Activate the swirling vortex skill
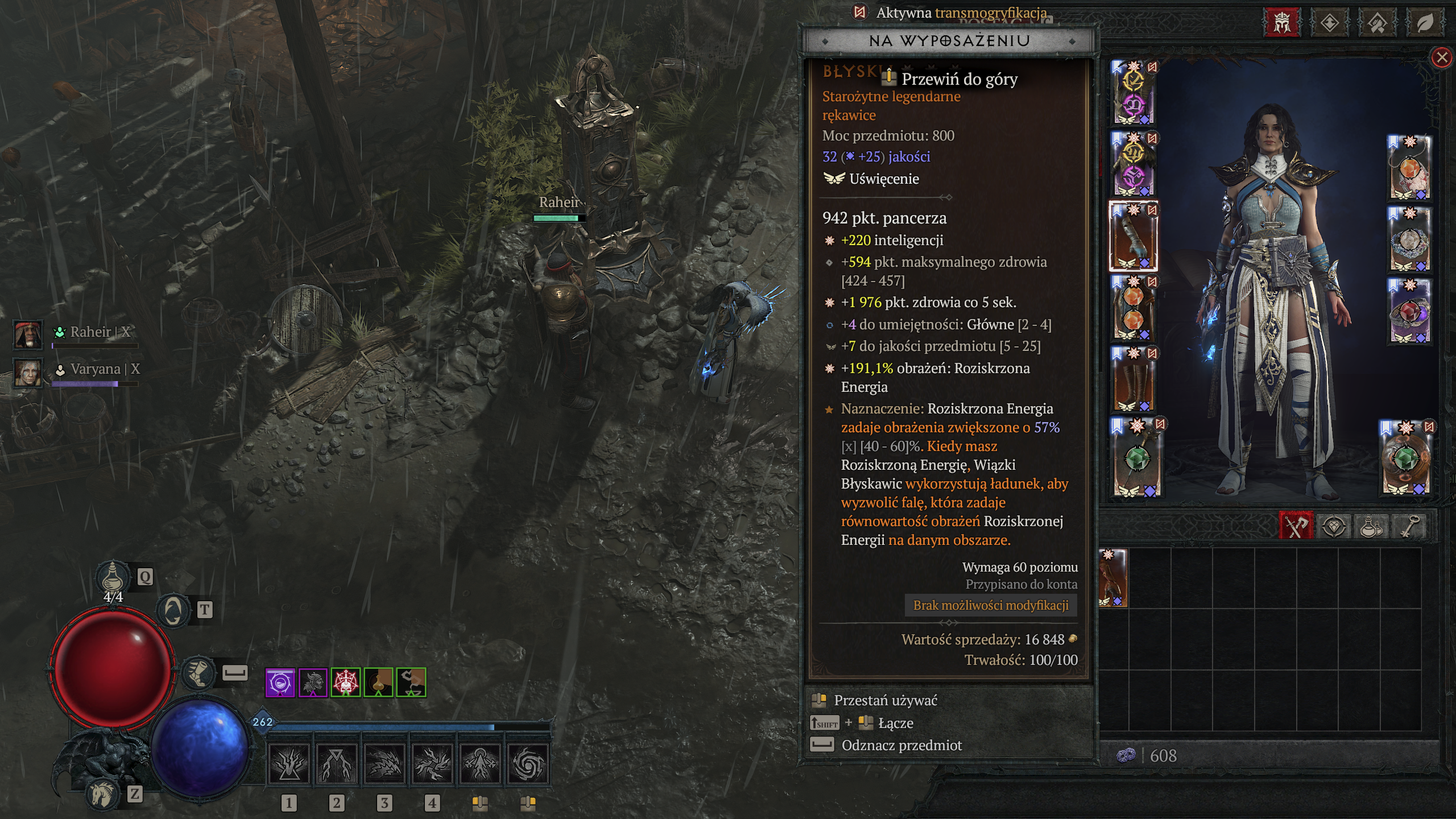The height and width of the screenshot is (819, 1456). coord(527,763)
